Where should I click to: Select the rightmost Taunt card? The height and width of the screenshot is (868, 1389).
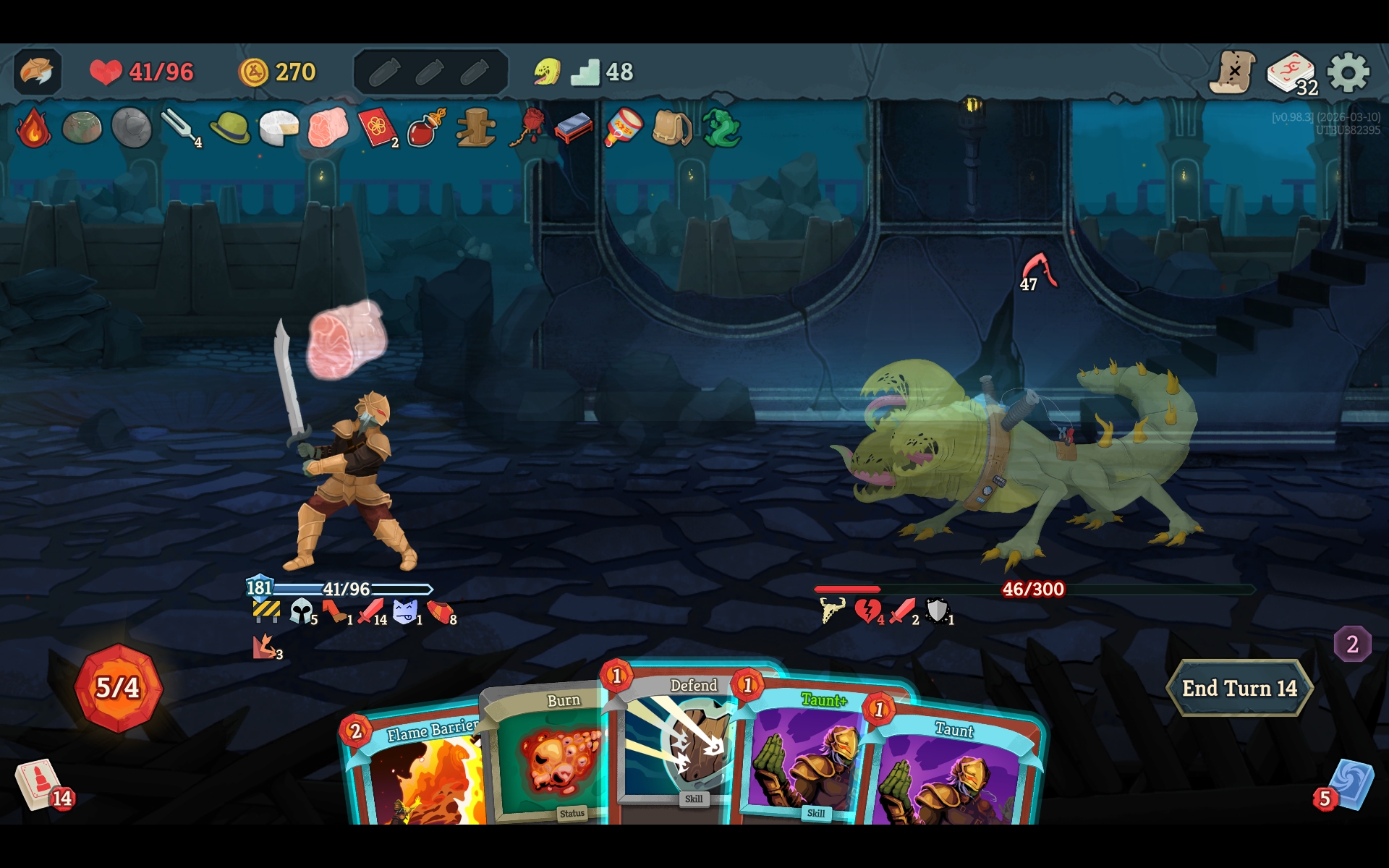coord(955,774)
